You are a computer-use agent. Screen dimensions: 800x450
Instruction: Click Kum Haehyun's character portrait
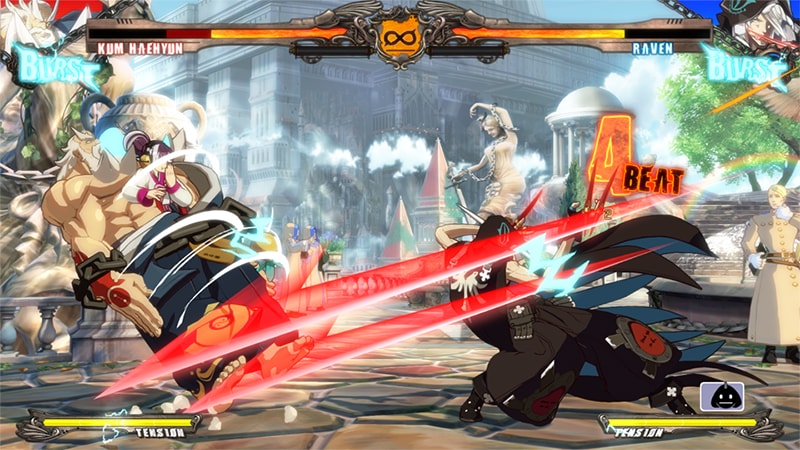click(x=38, y=22)
